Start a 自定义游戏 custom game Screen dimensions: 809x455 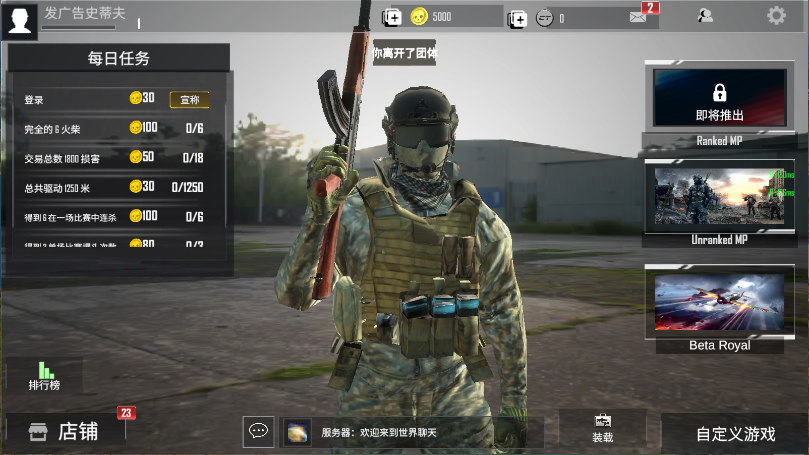735,433
